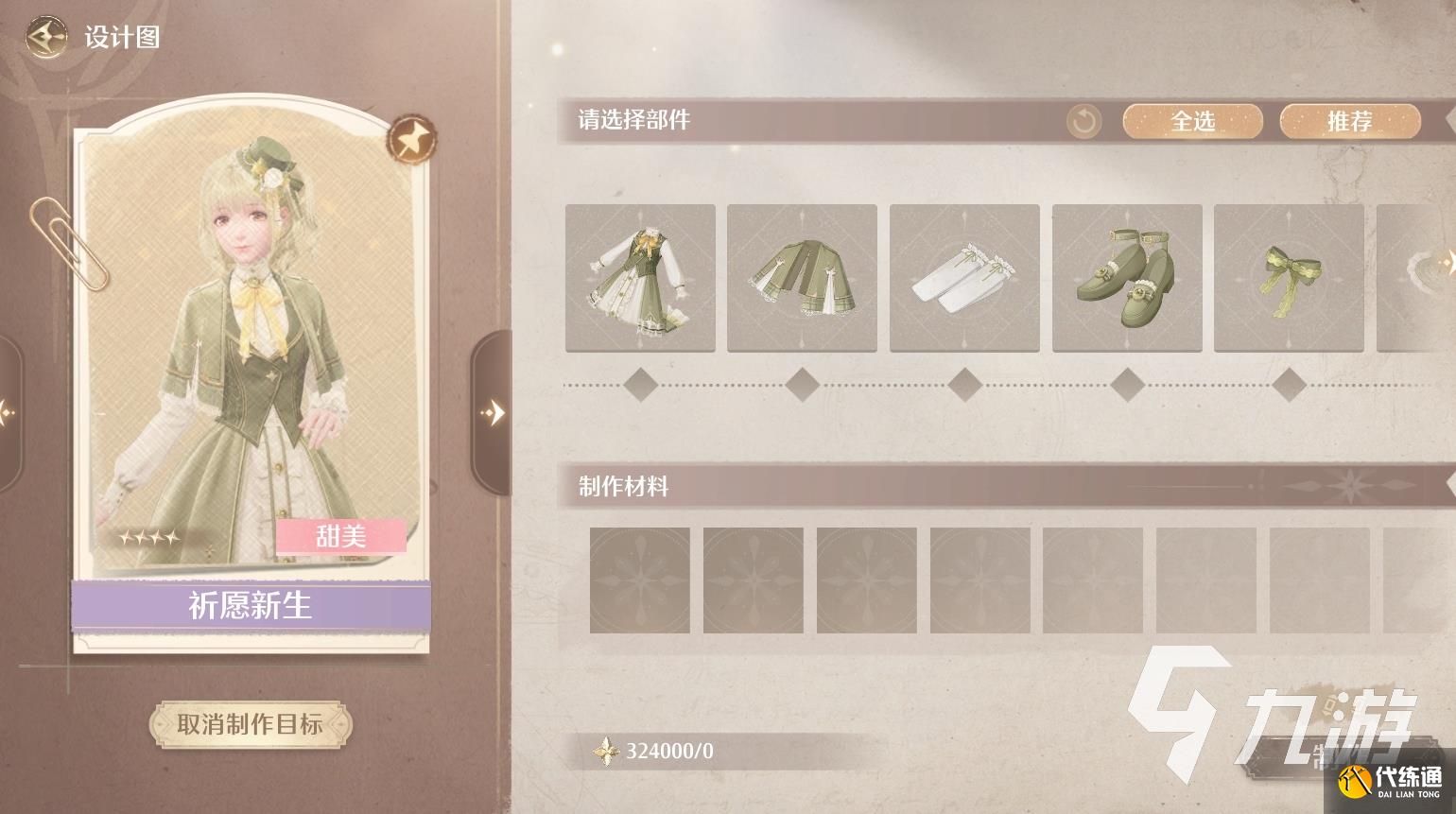Show previous design with left edge arrow

[8, 412]
